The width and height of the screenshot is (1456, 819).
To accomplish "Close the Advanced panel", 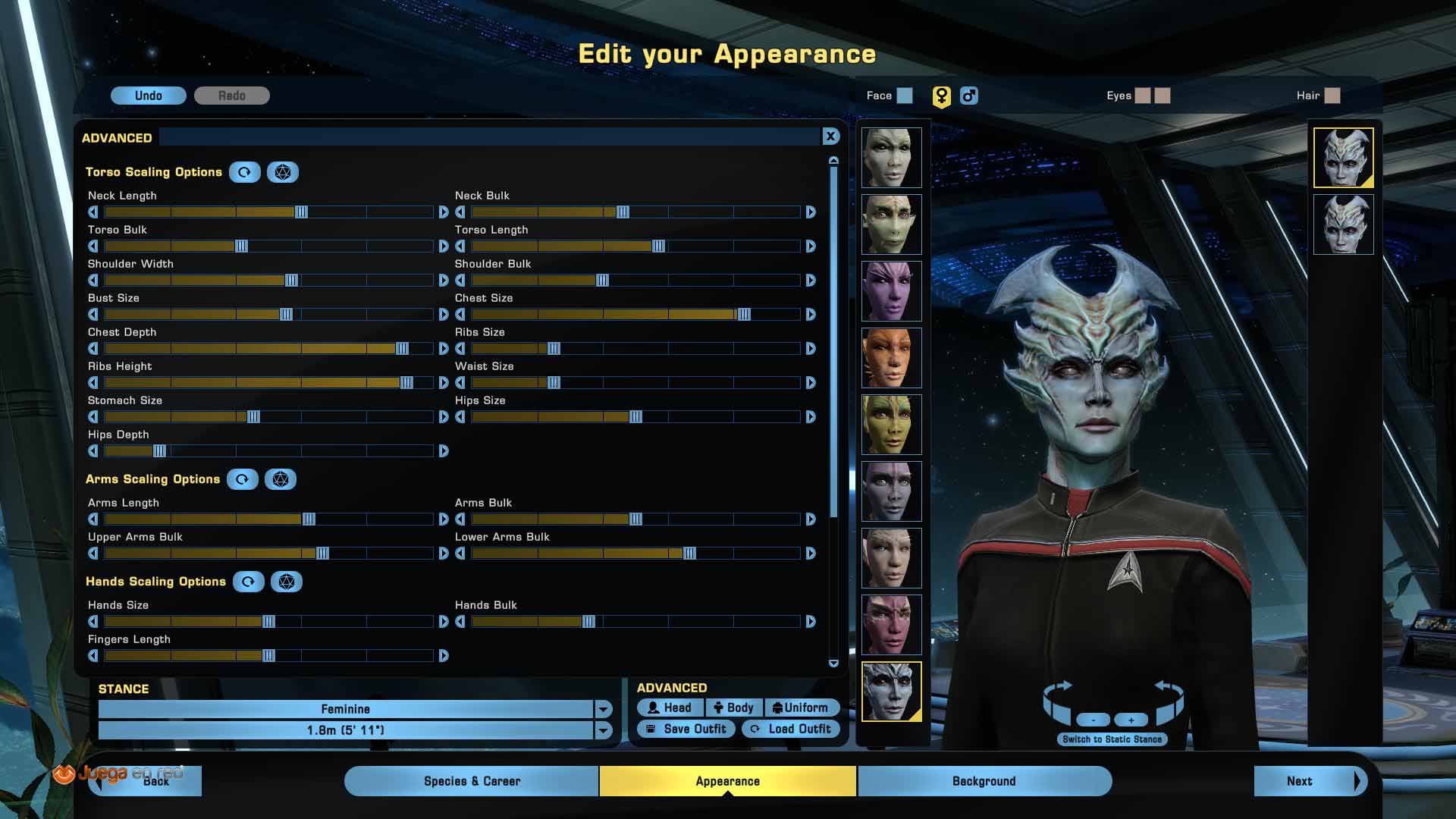I will (830, 136).
